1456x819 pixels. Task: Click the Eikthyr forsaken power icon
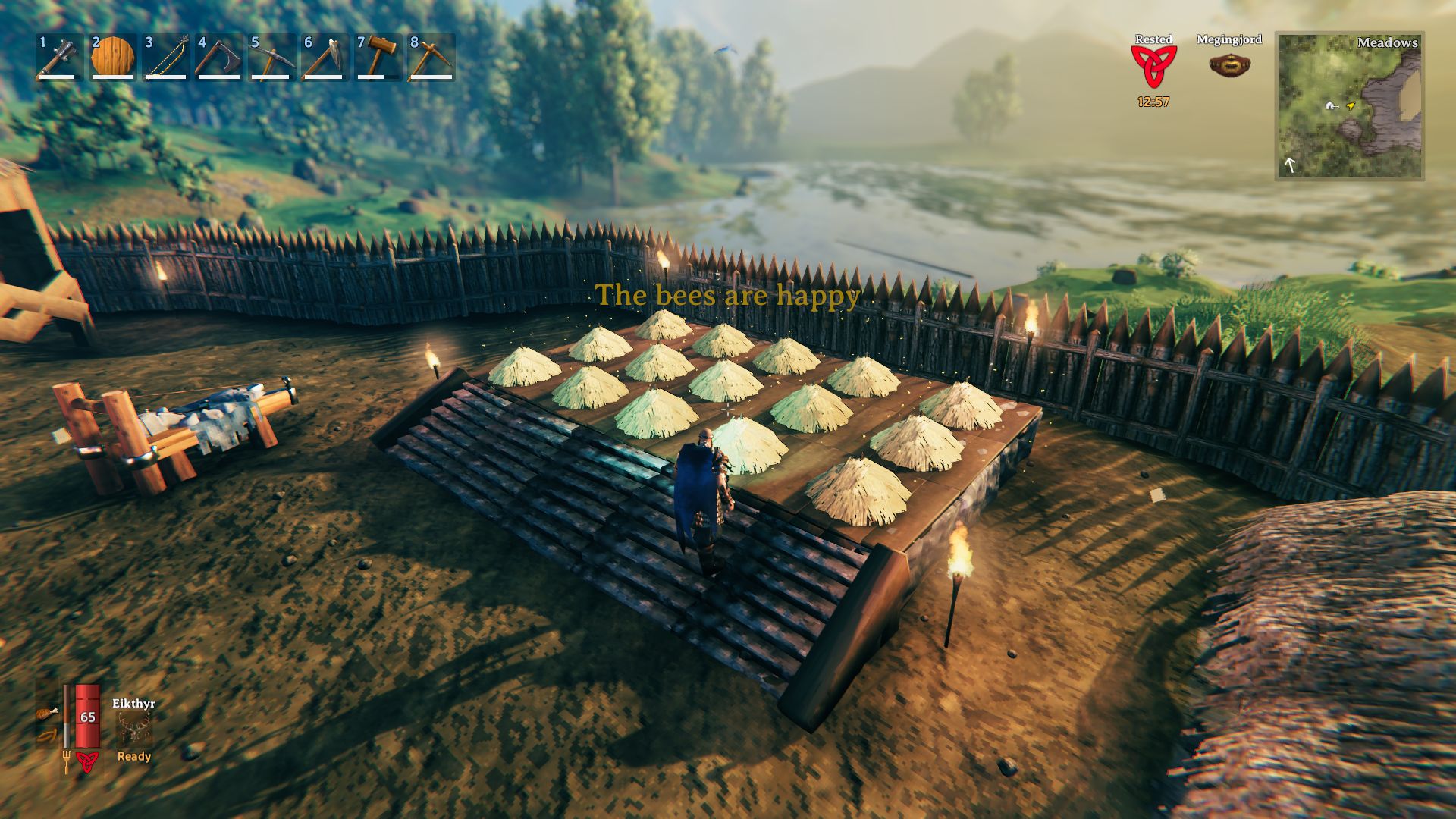coord(134,728)
